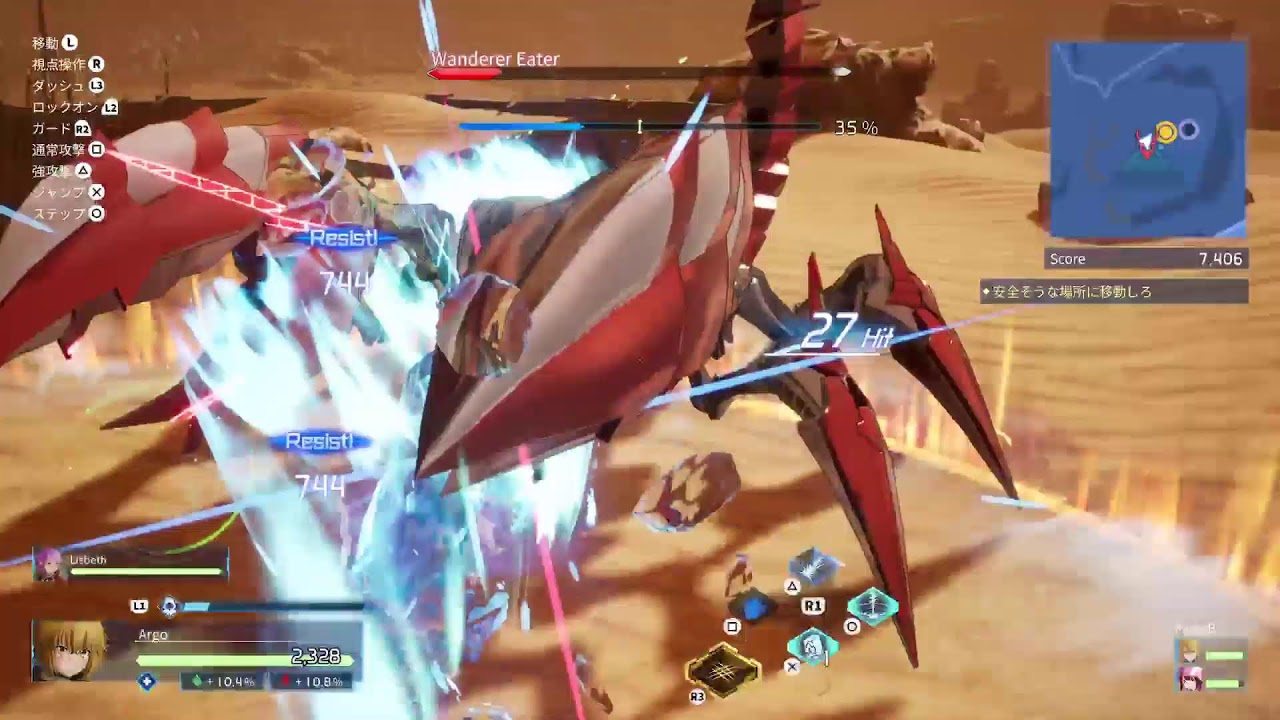Click the yellow objective ring on the minimap
This screenshot has width=1280, height=720.
tap(1166, 129)
